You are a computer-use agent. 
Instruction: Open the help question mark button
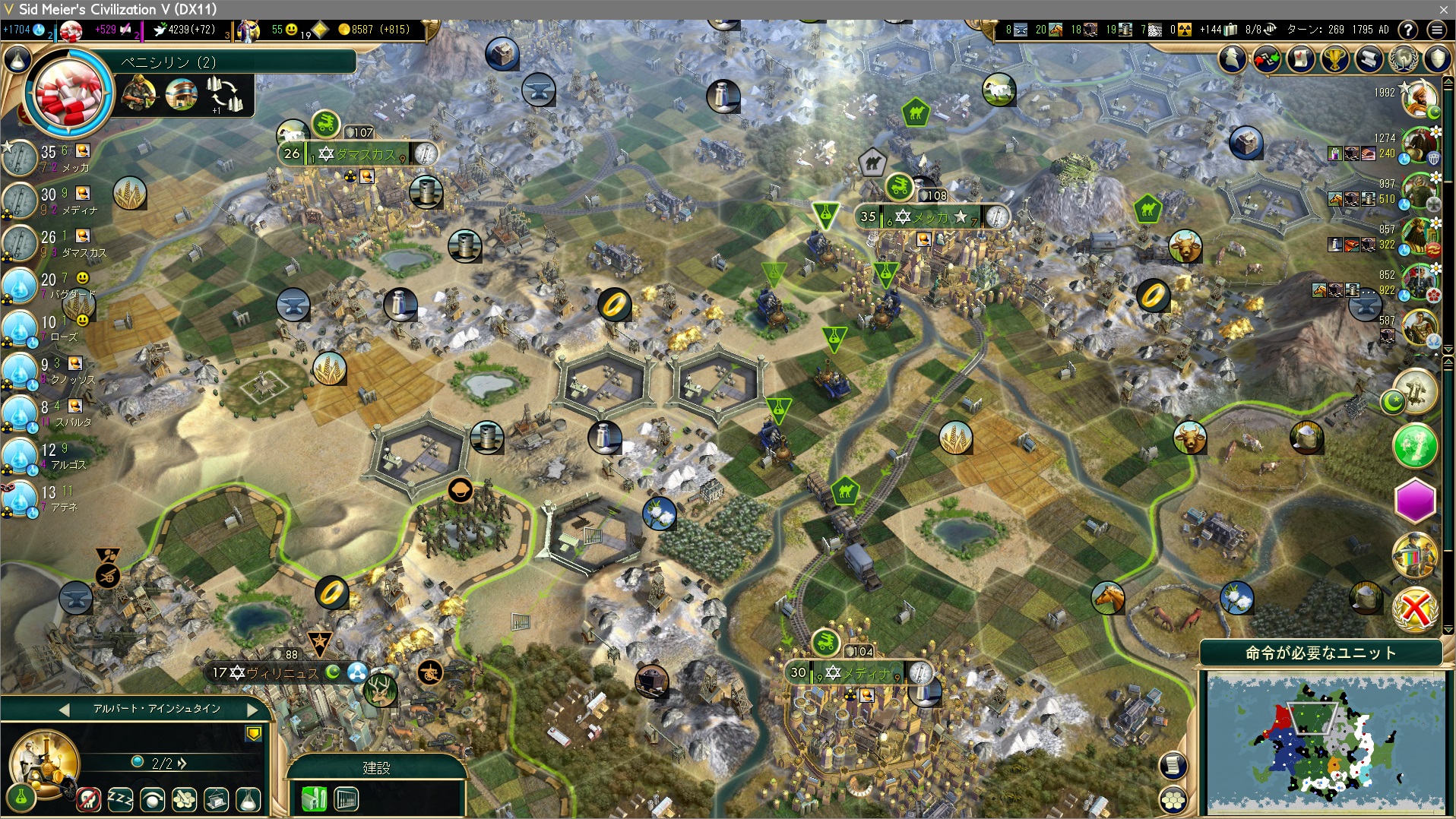pos(1408,30)
